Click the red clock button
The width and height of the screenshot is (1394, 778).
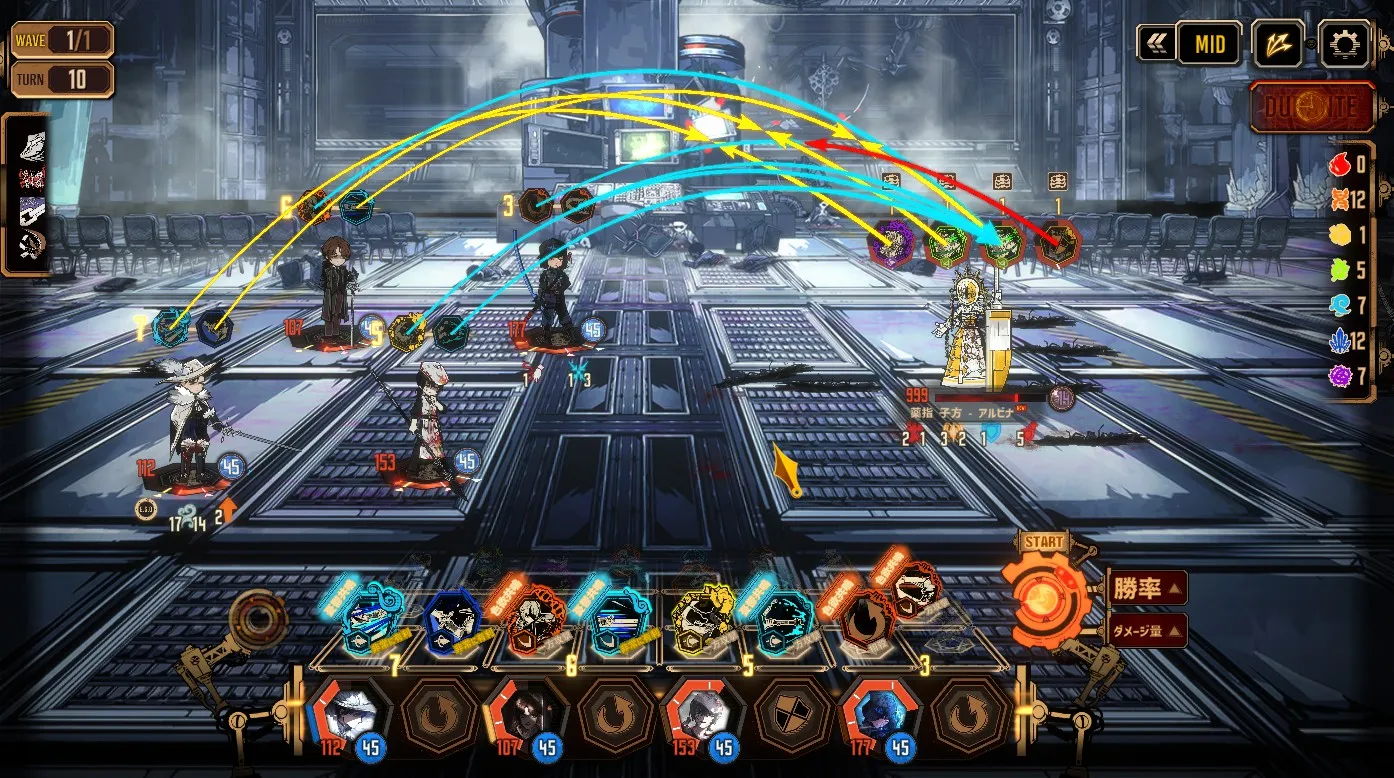(1312, 107)
